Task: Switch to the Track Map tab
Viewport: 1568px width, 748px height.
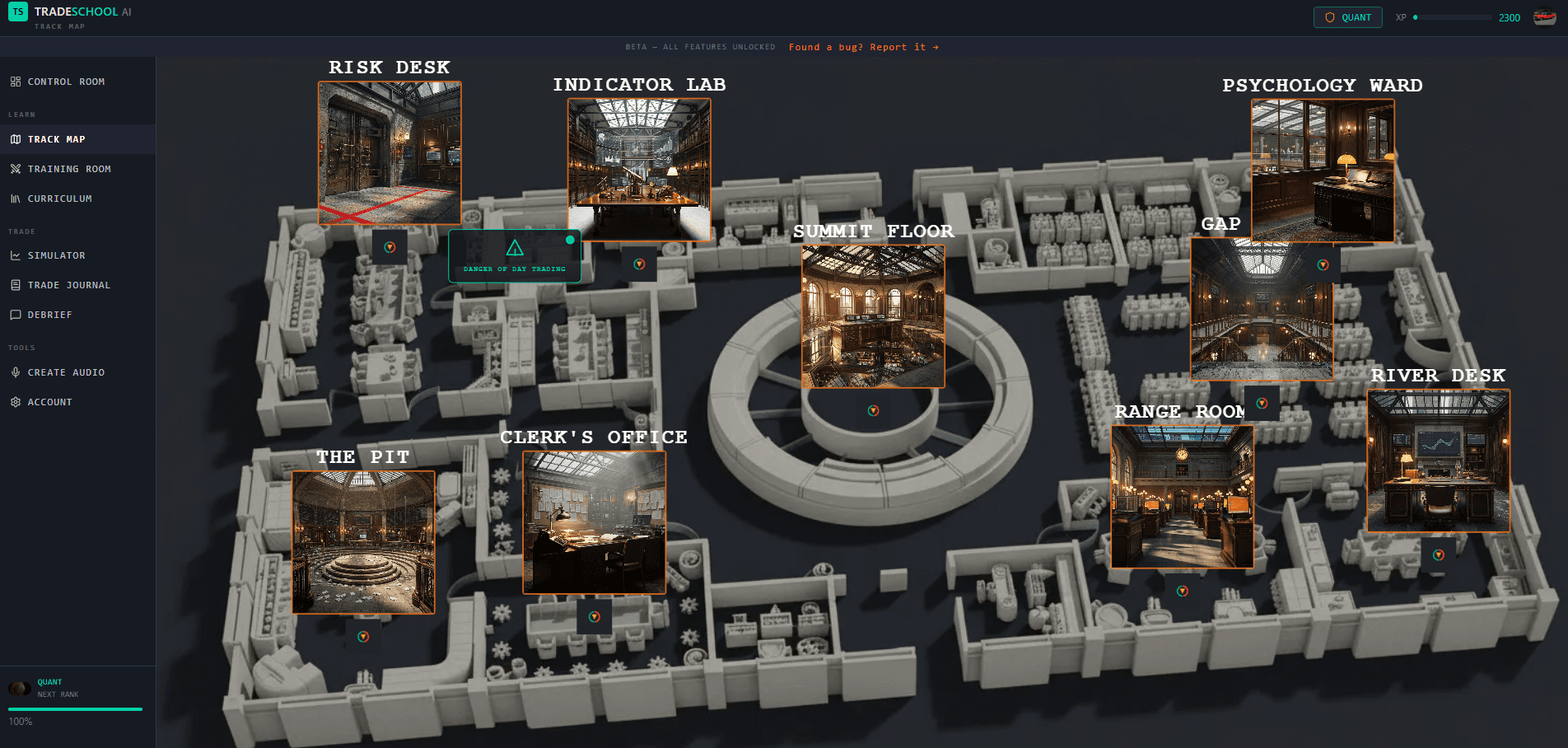Action: (x=58, y=139)
